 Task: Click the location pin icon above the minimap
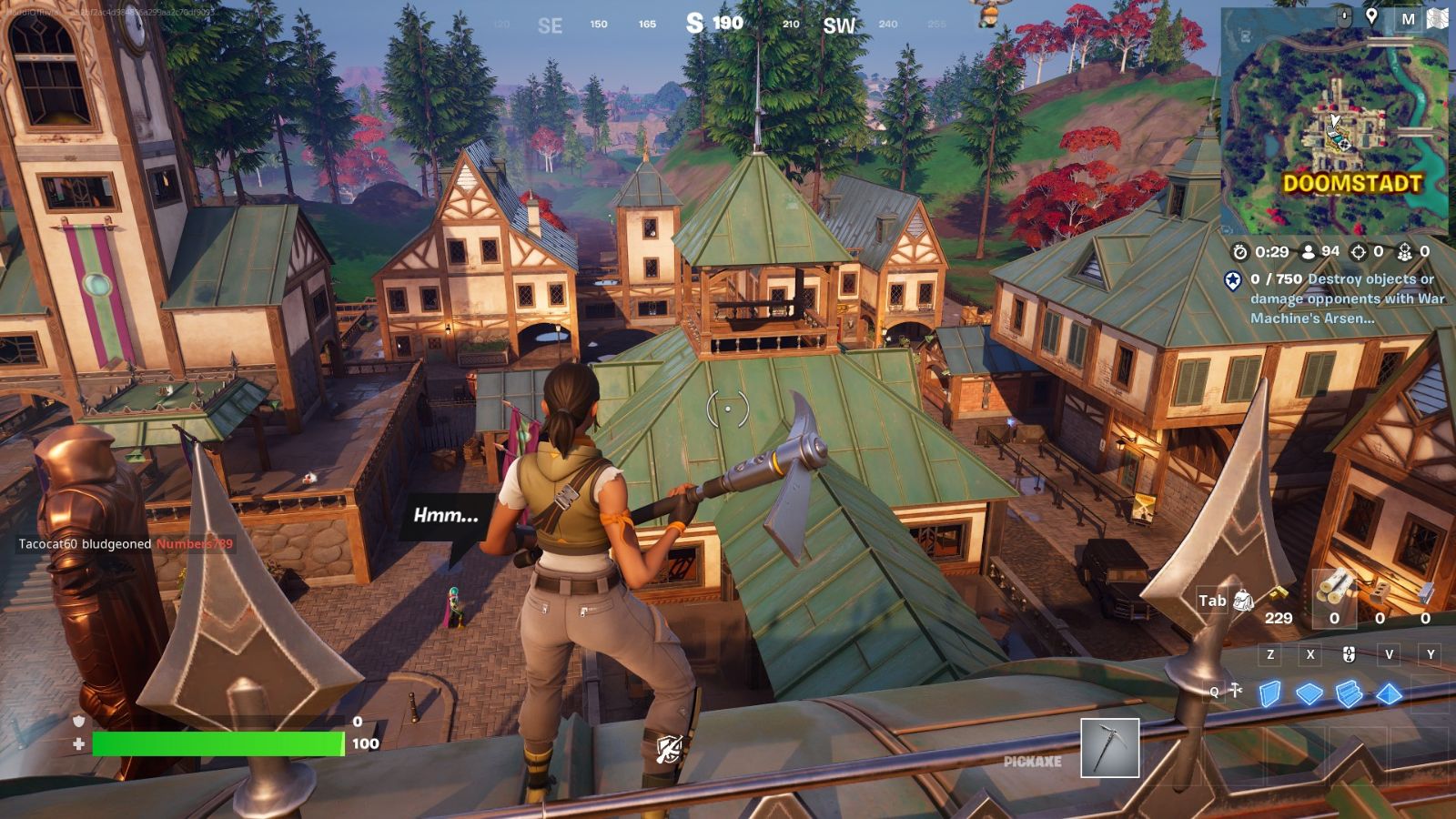click(1374, 15)
